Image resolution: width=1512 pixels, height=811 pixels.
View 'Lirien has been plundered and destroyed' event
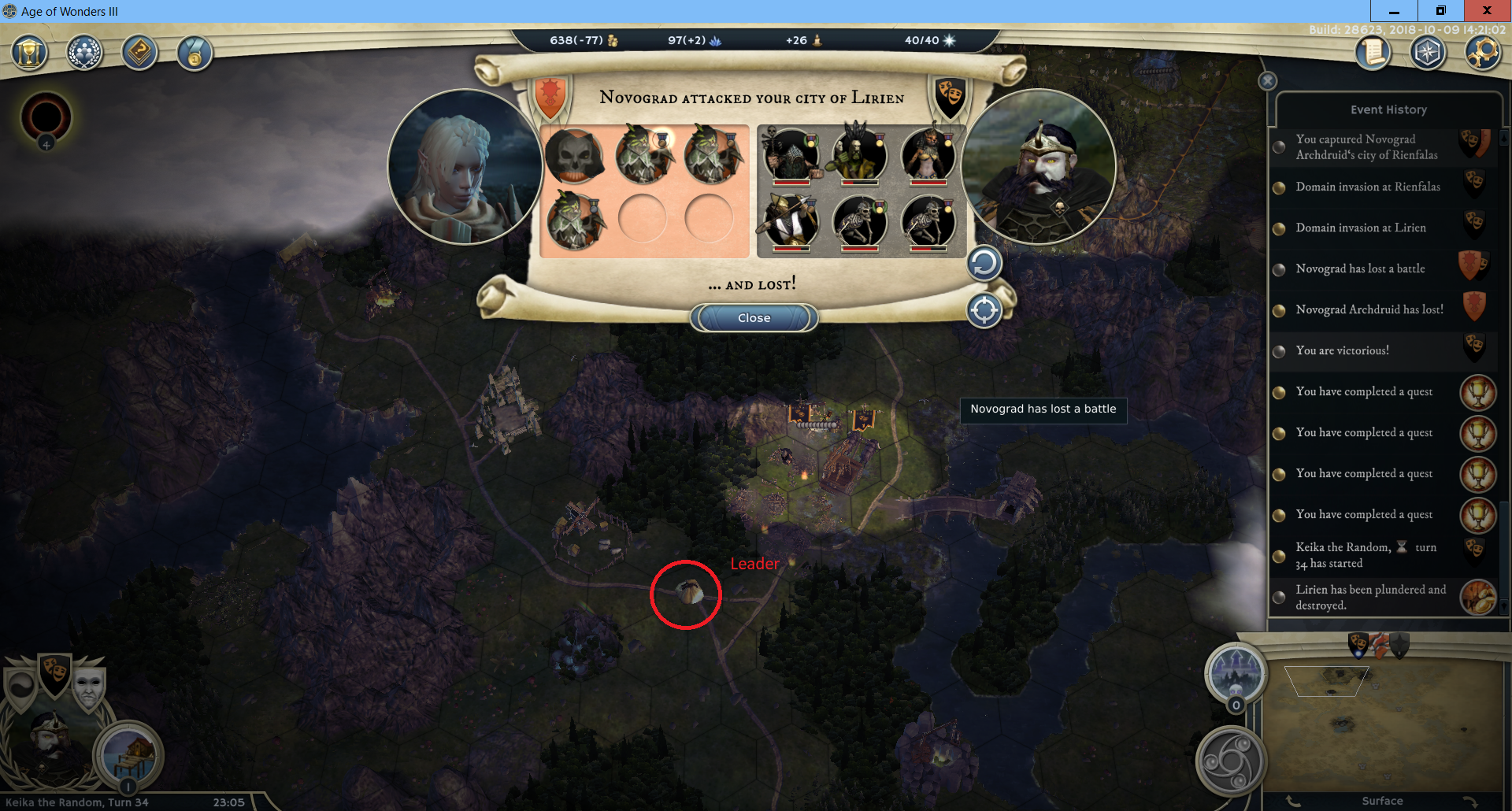1370,598
